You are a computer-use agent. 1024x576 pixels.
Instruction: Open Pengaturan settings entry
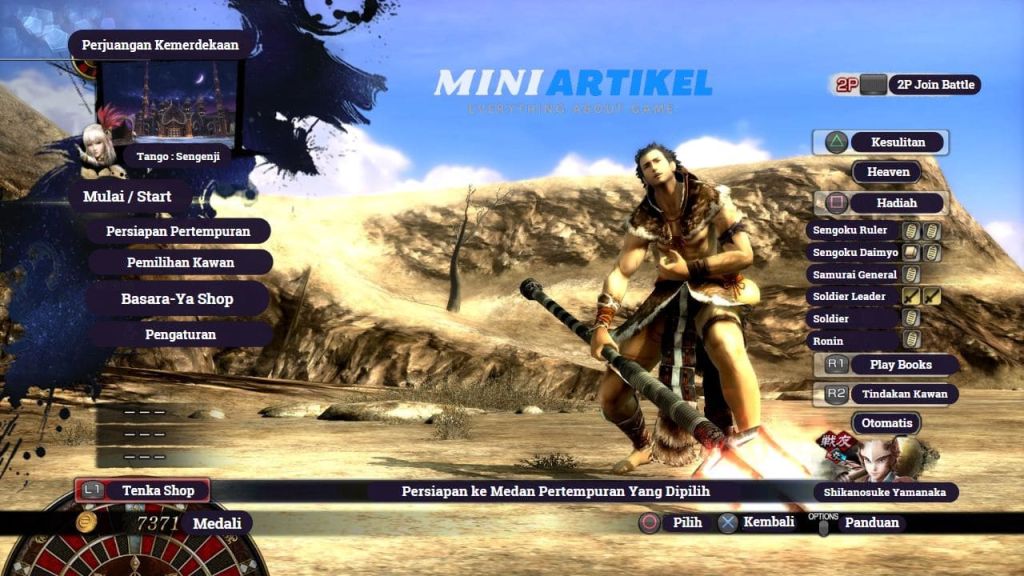click(x=179, y=334)
